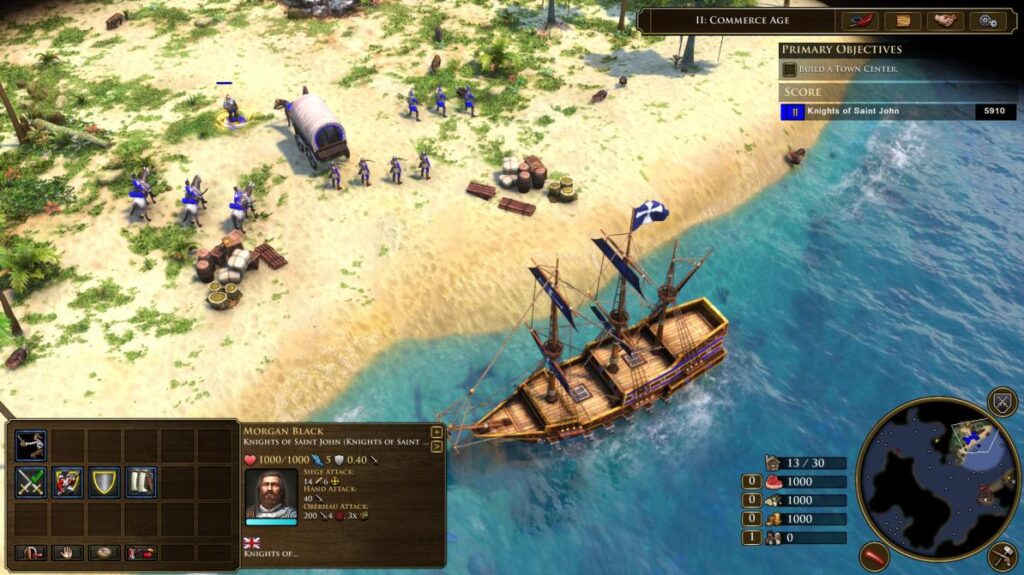Viewport: 1024px width, 575px height.
Task: Click the raised hand stop command
Action: 67,552
